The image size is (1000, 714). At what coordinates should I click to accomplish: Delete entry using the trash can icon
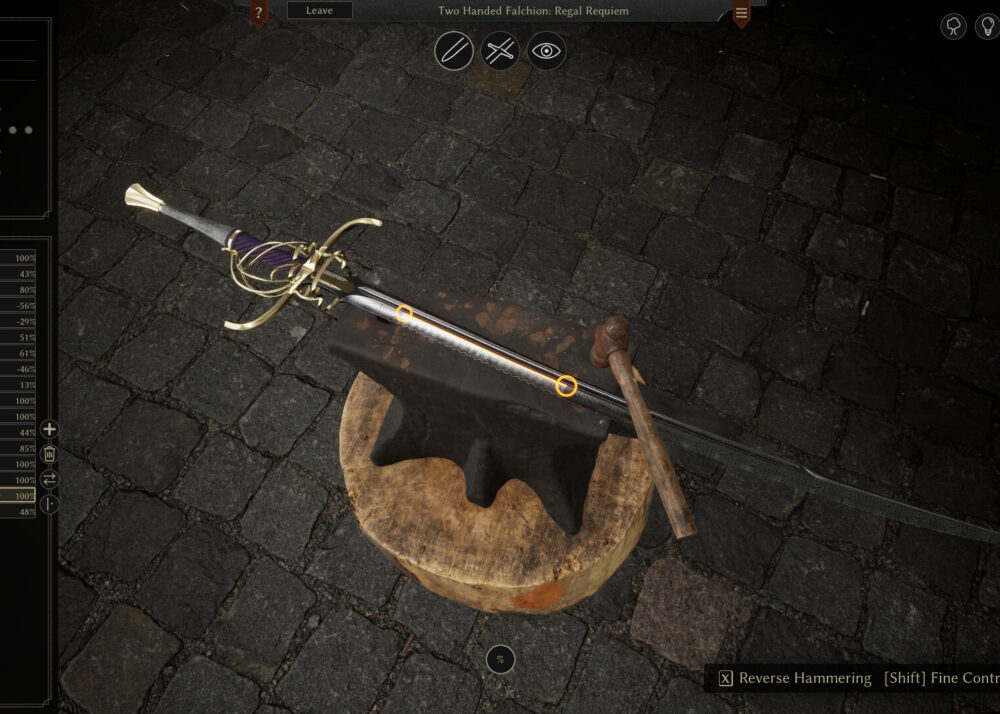coord(49,454)
